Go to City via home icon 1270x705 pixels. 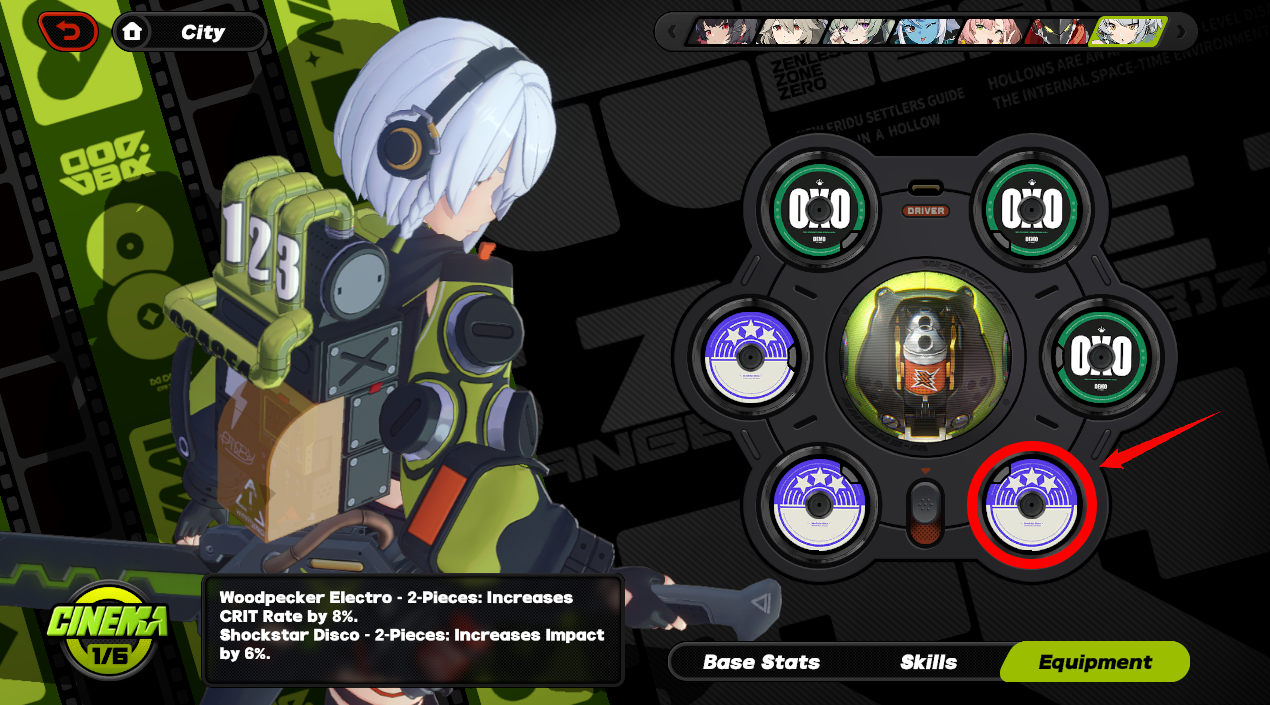132,32
